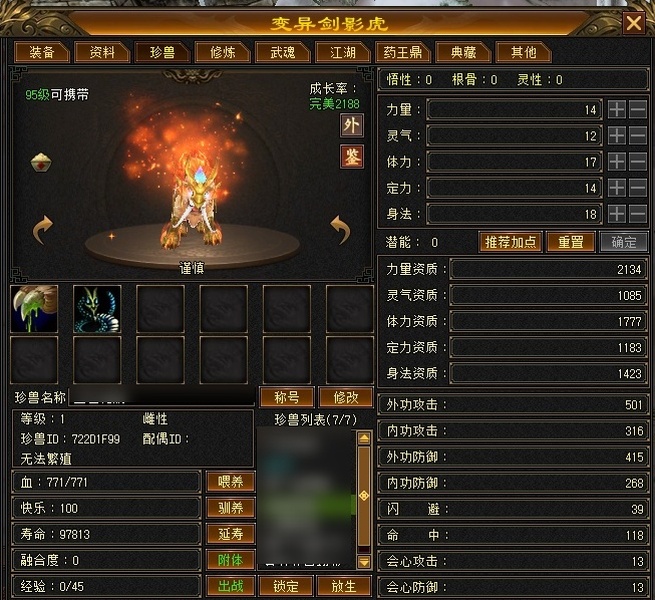Close the pet panel window
The image size is (655, 600).
coord(633,23)
